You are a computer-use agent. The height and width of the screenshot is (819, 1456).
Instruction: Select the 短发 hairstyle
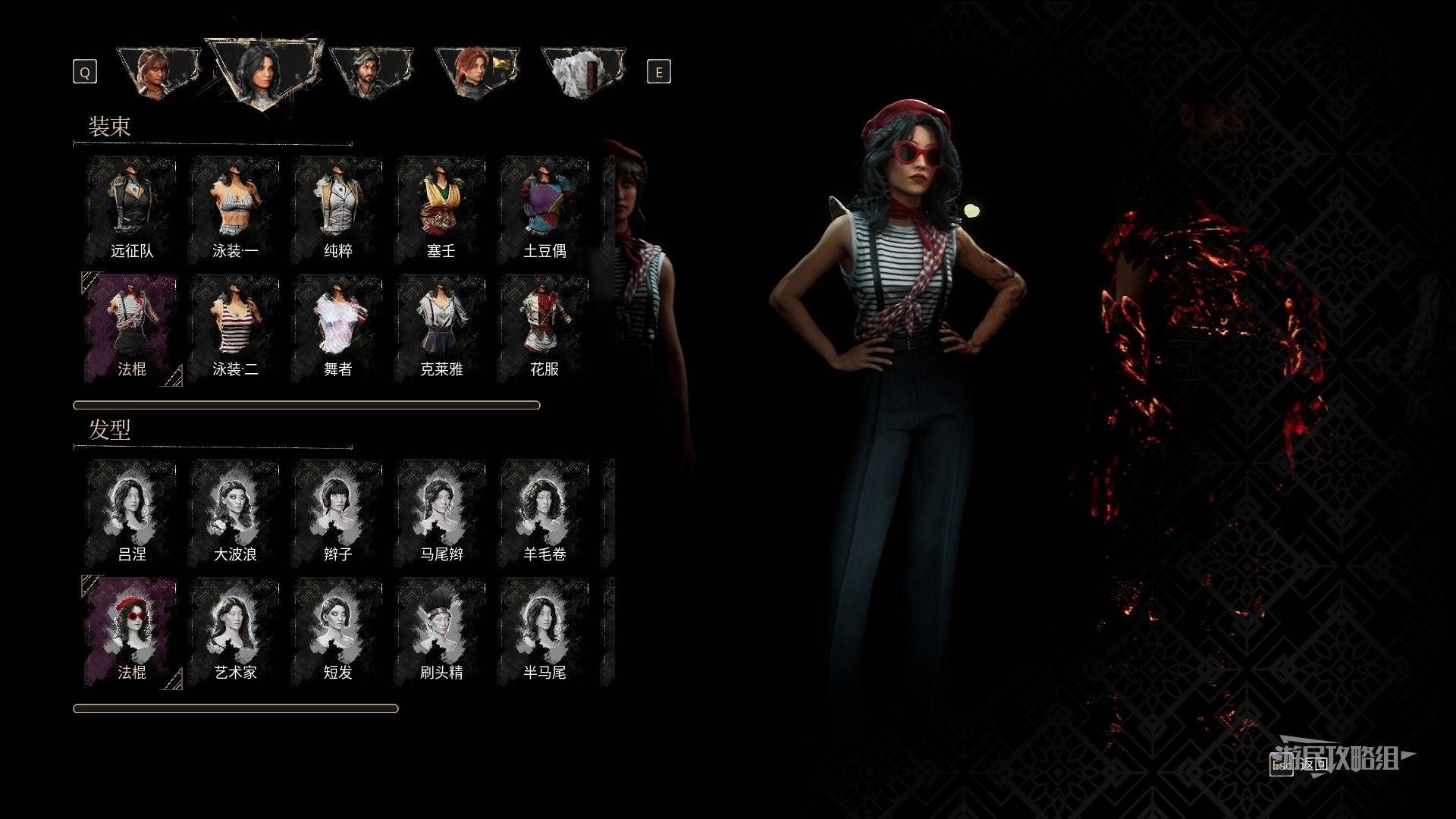tap(338, 631)
